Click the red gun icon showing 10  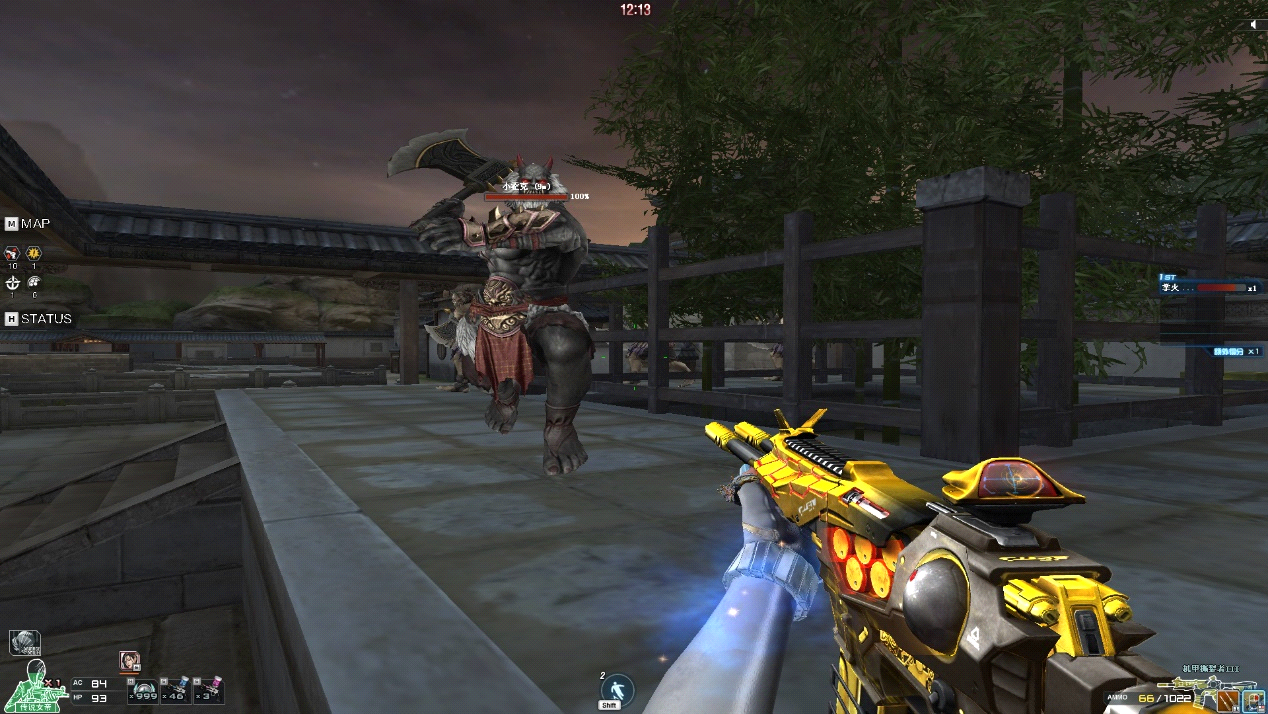pyautogui.click(x=13, y=255)
